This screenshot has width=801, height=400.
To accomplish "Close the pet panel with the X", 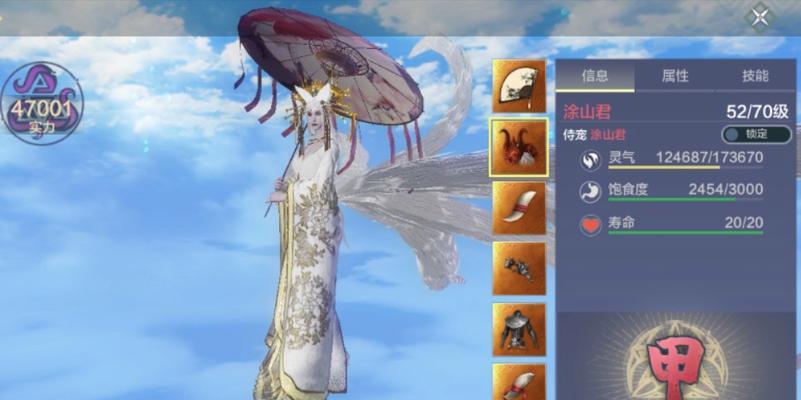I will (760, 17).
